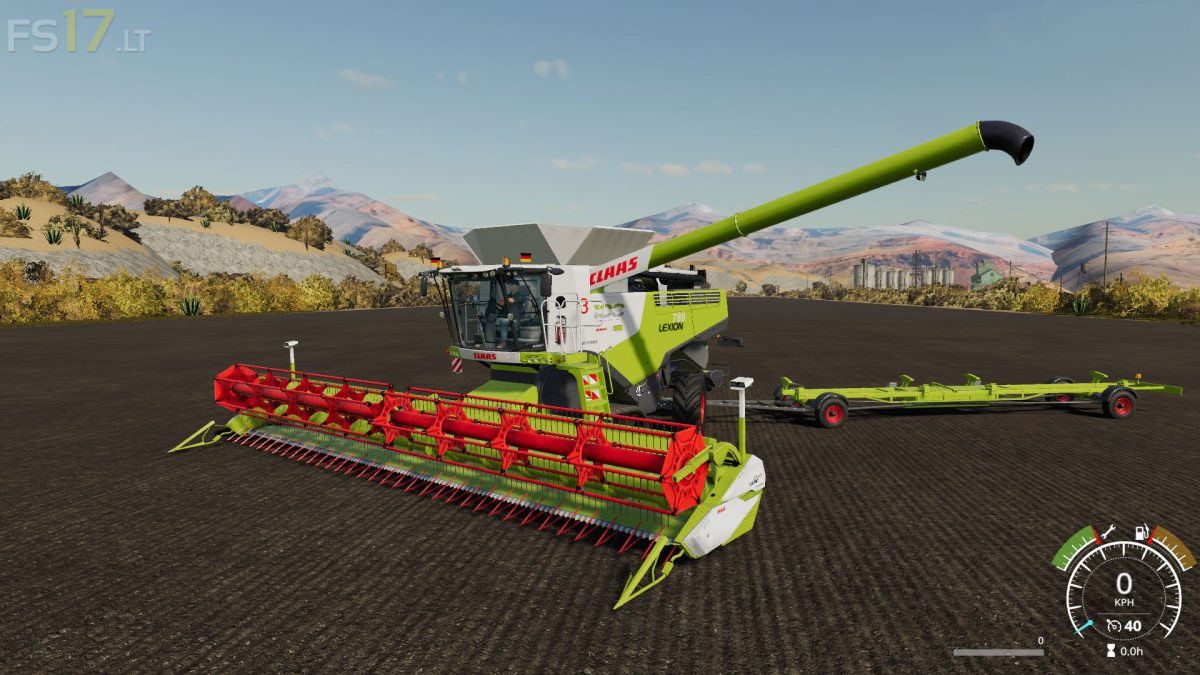Click the hourglass operating time icon
Screen dimensions: 1200x675
click(x=1110, y=650)
